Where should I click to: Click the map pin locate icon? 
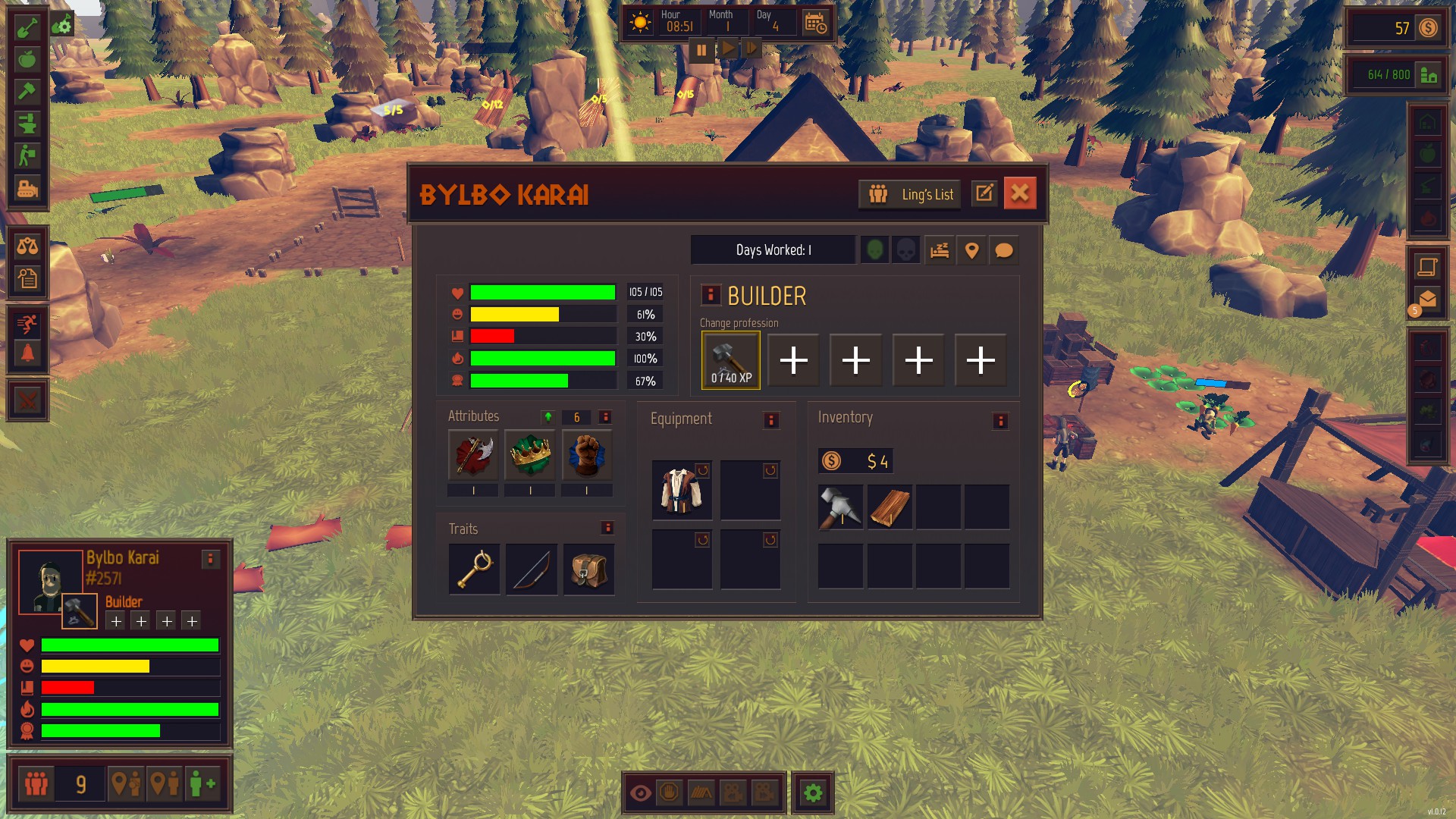pyautogui.click(x=971, y=250)
